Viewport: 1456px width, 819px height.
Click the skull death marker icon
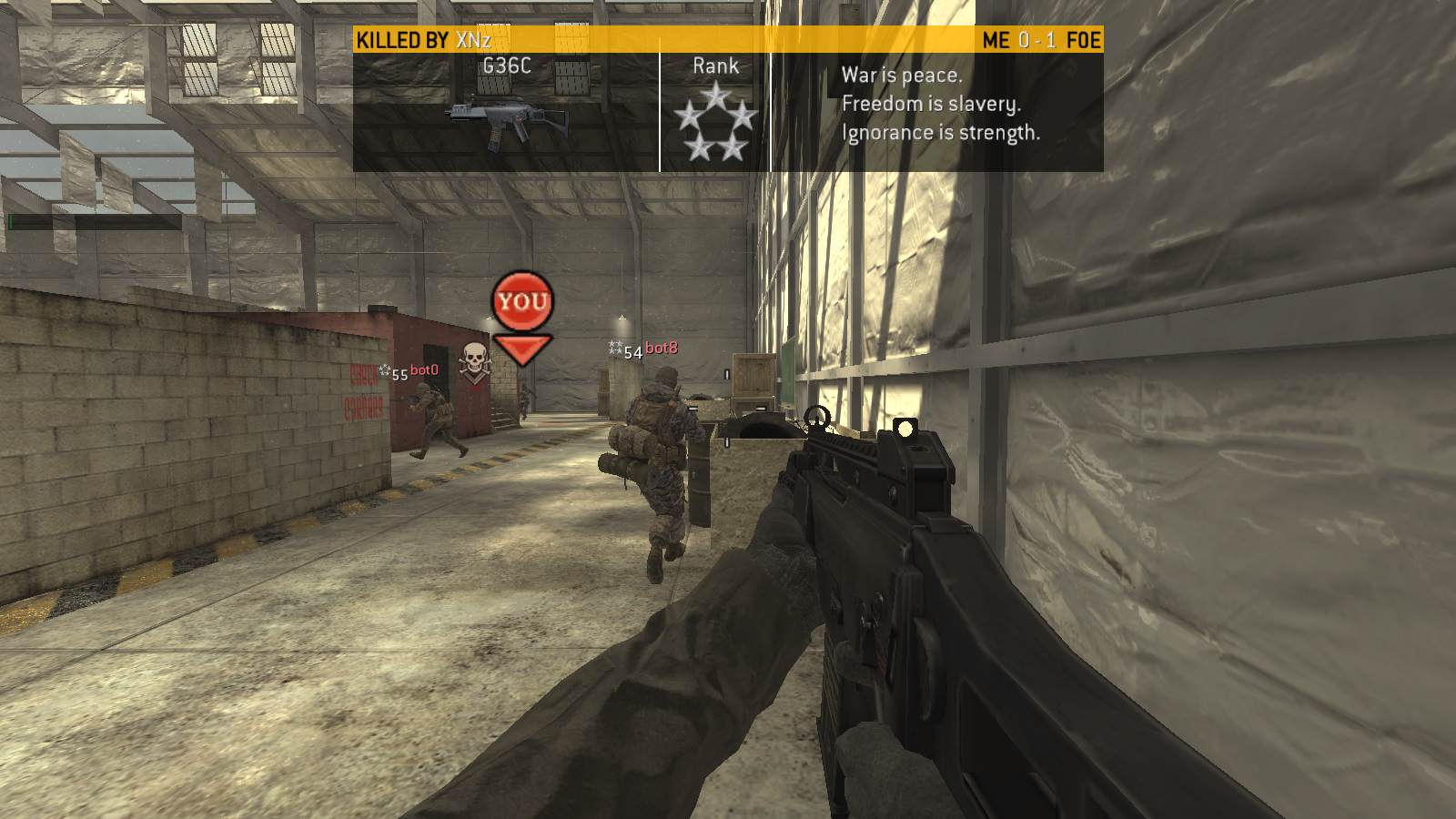click(x=473, y=359)
